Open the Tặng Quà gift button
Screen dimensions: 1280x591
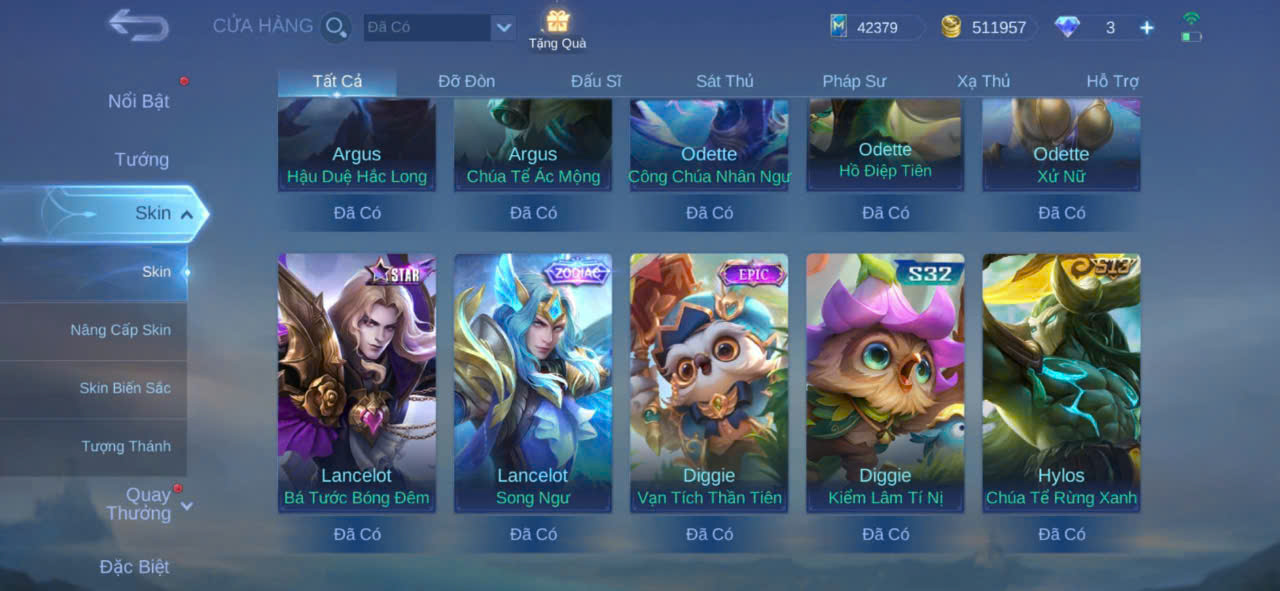[x=557, y=29]
